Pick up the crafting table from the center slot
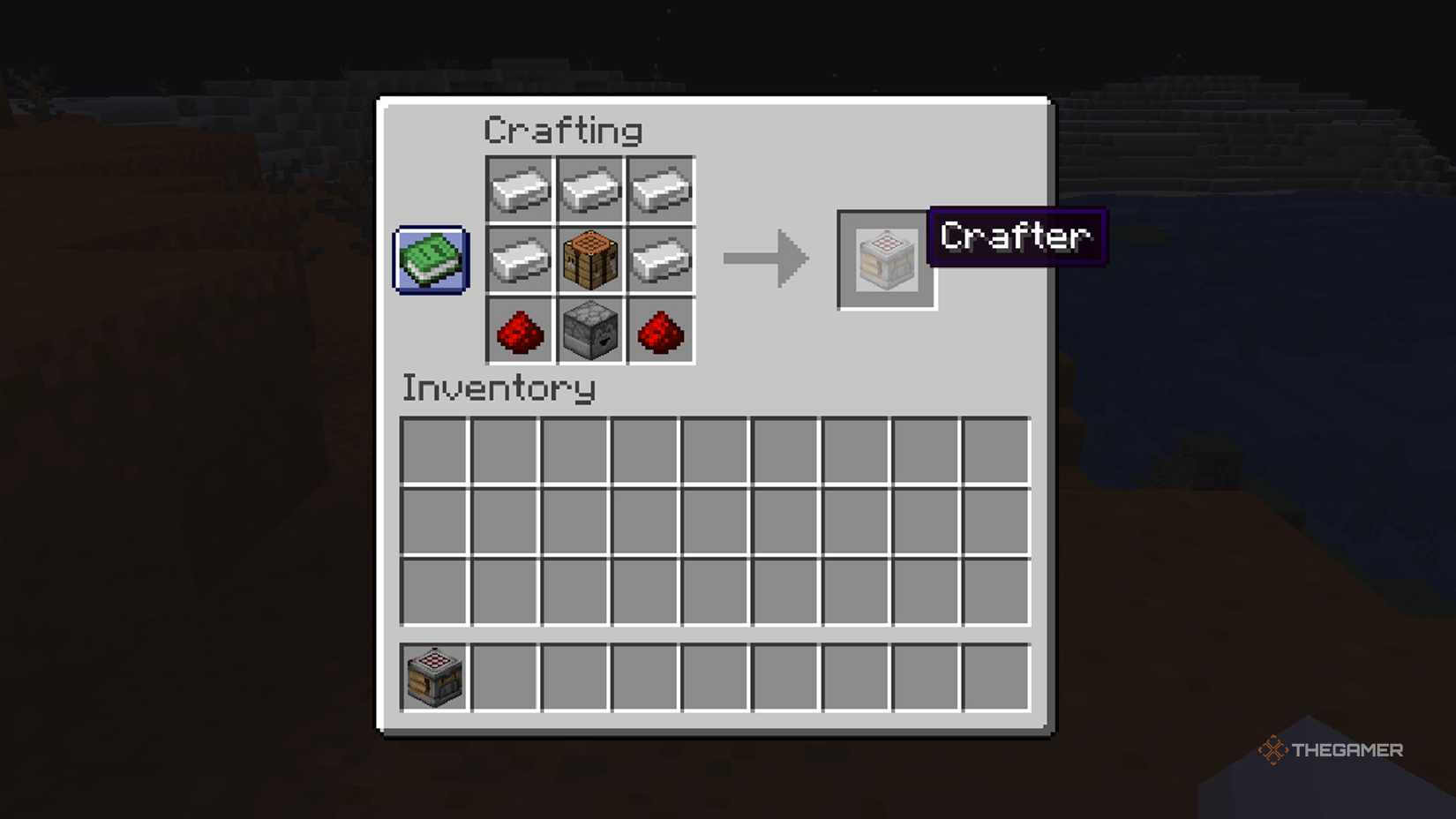This screenshot has width=1456, height=819. [x=589, y=259]
